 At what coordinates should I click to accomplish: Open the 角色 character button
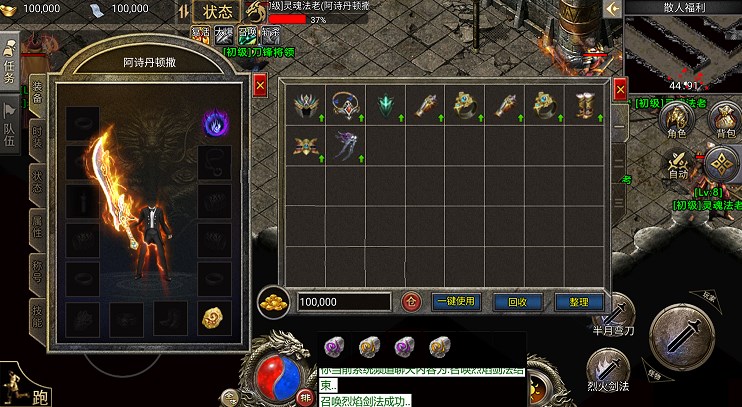pyautogui.click(x=676, y=122)
